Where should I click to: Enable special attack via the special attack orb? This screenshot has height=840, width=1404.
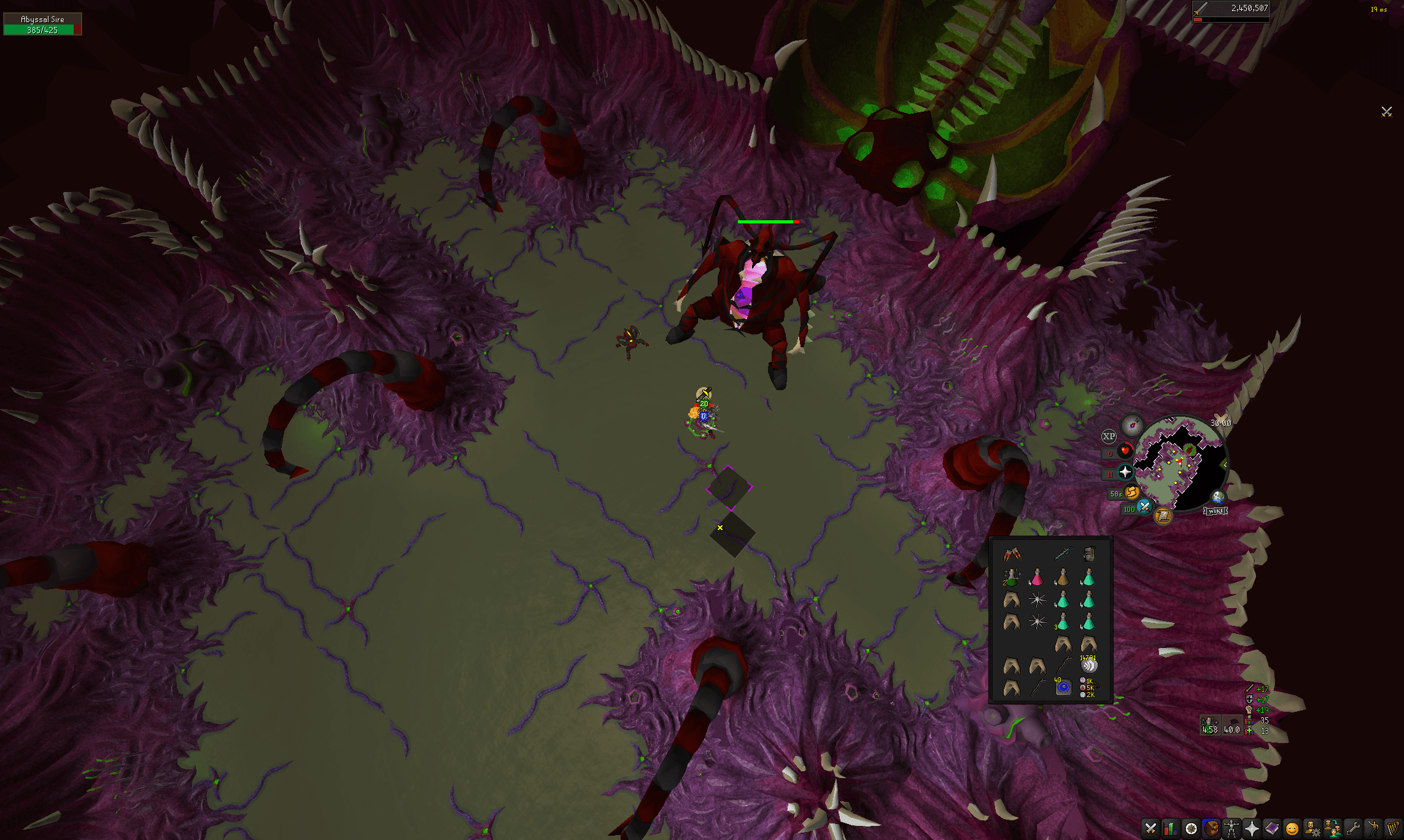(1144, 507)
